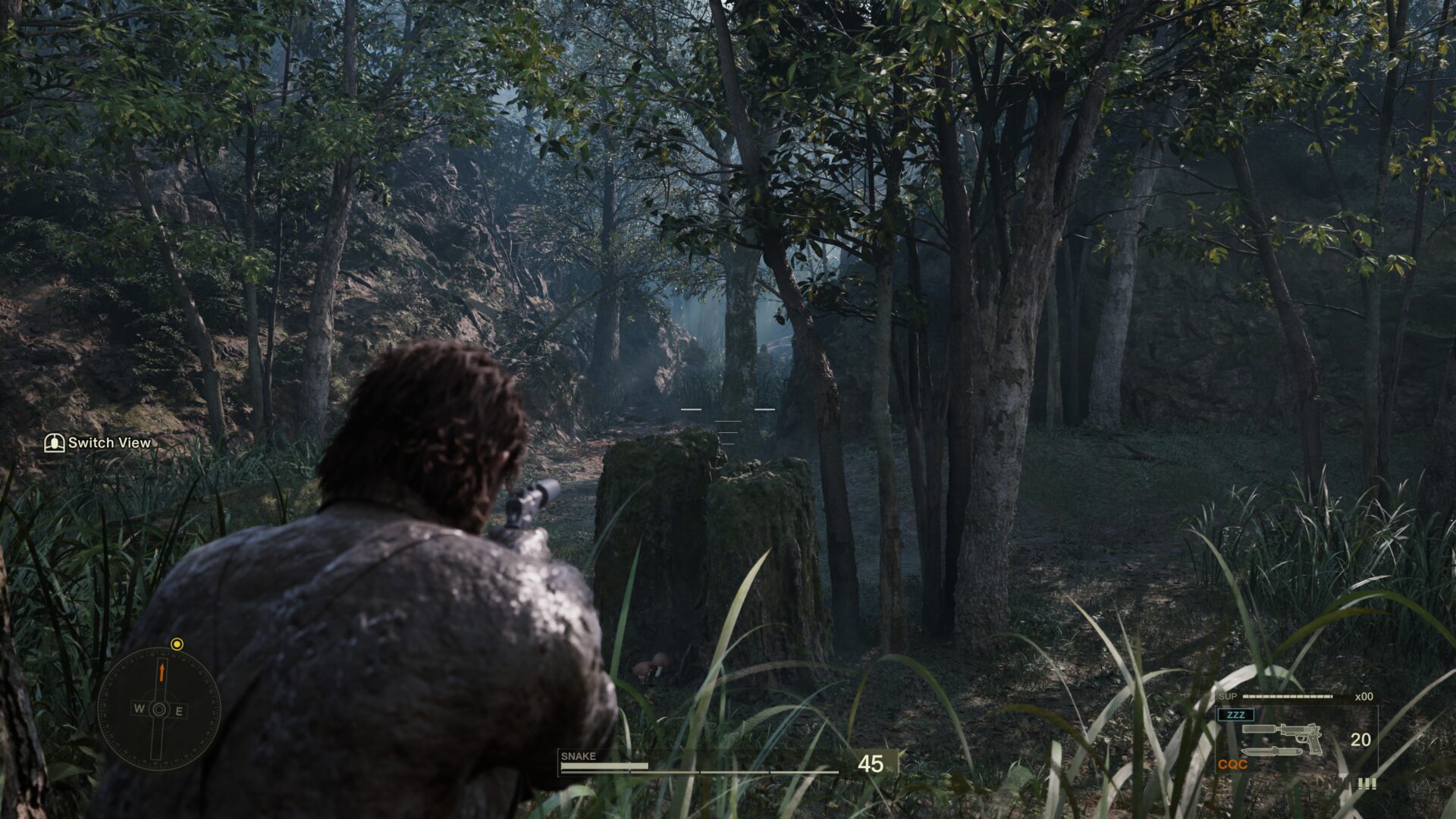Screen dimensions: 1456x819
Task: Click the orange CQC indicator
Action: click(1232, 764)
